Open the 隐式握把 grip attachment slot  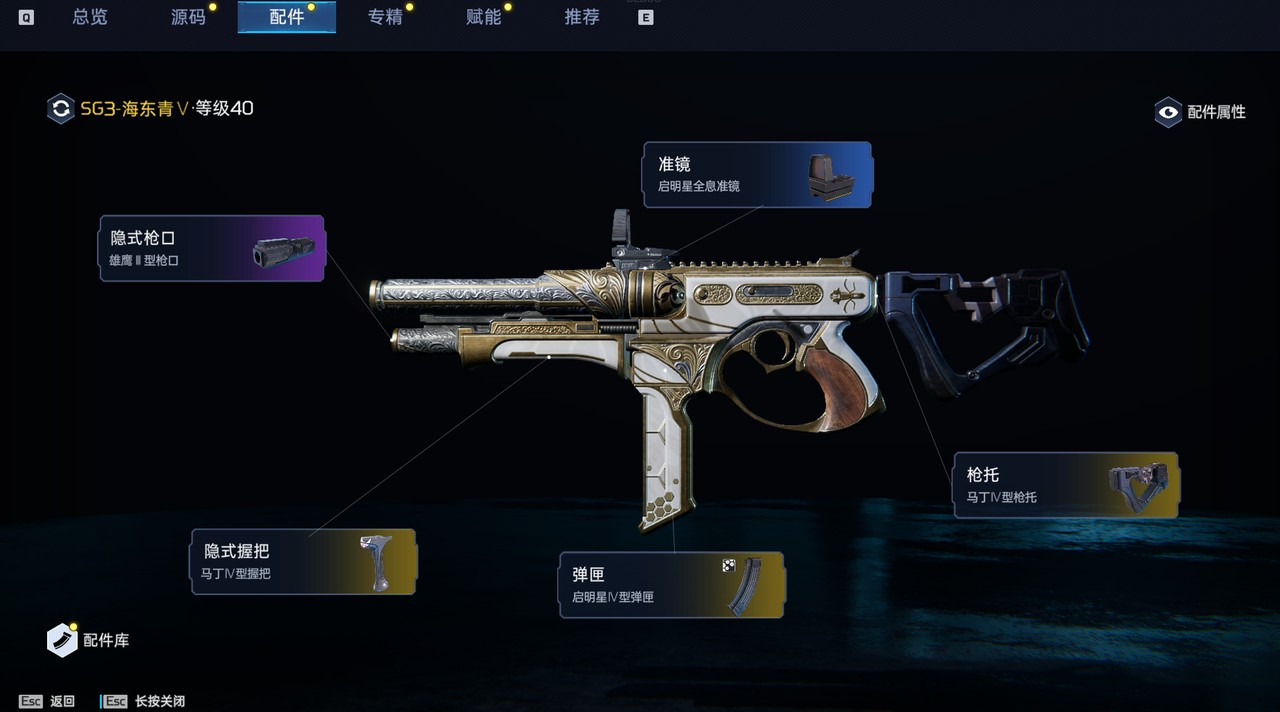point(303,562)
